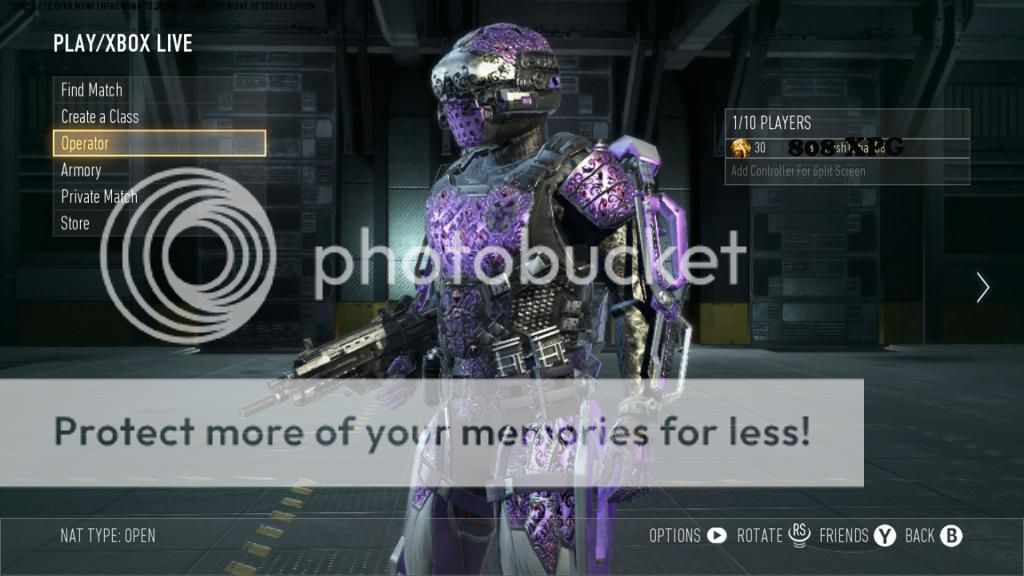1024x576 pixels.
Task: Open the Create a Class menu
Action: coord(100,117)
